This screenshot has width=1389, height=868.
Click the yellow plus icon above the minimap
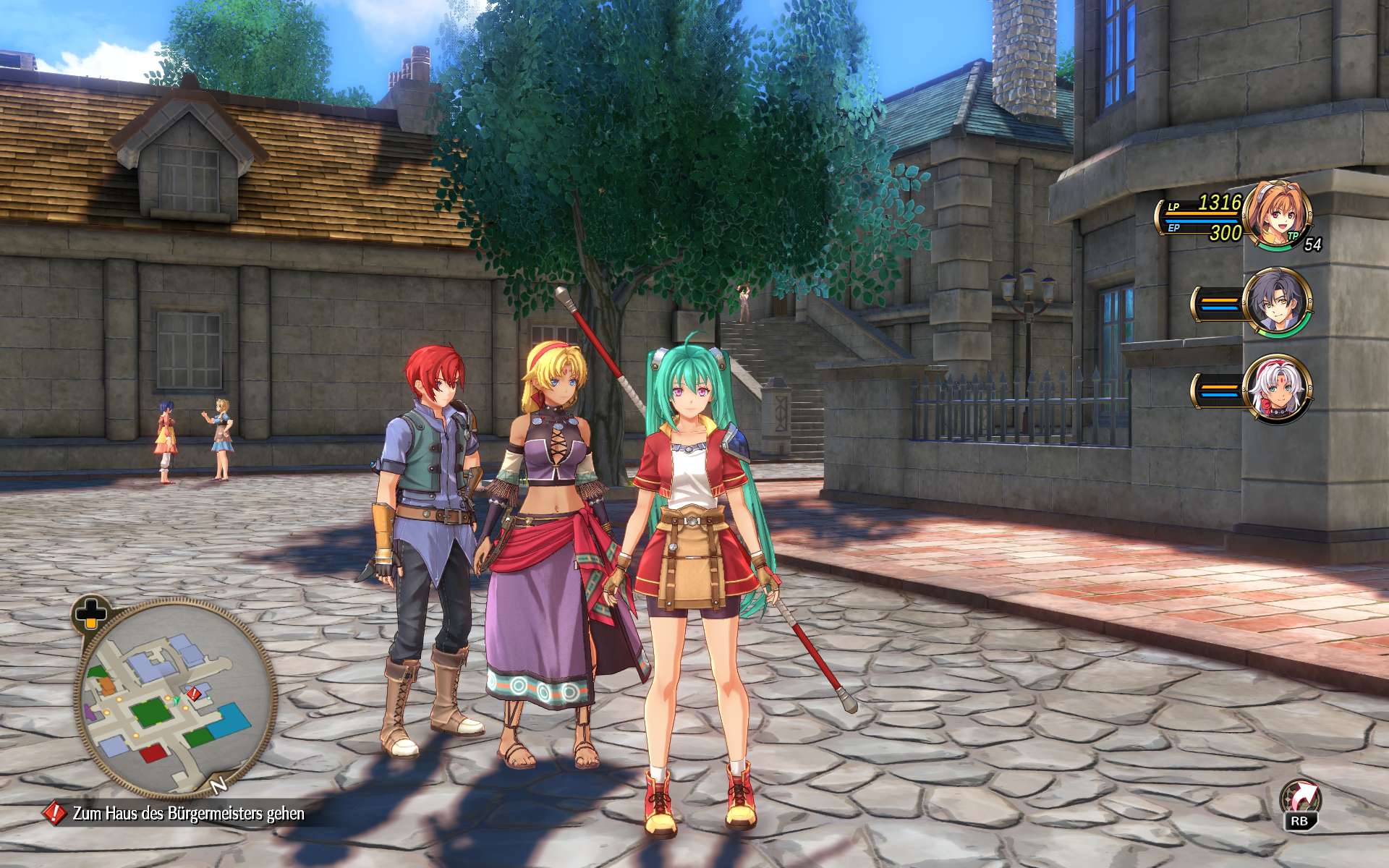tap(91, 612)
